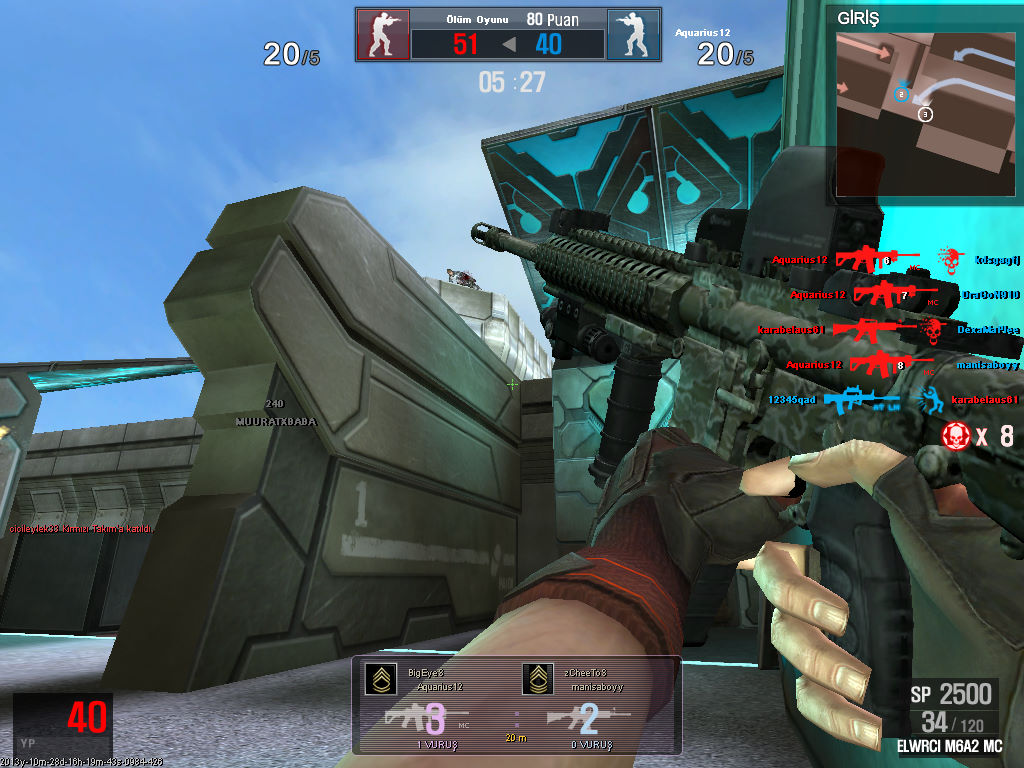The width and height of the screenshot is (1024, 768).
Task: Select the red team soldier icon
Action: click(383, 35)
